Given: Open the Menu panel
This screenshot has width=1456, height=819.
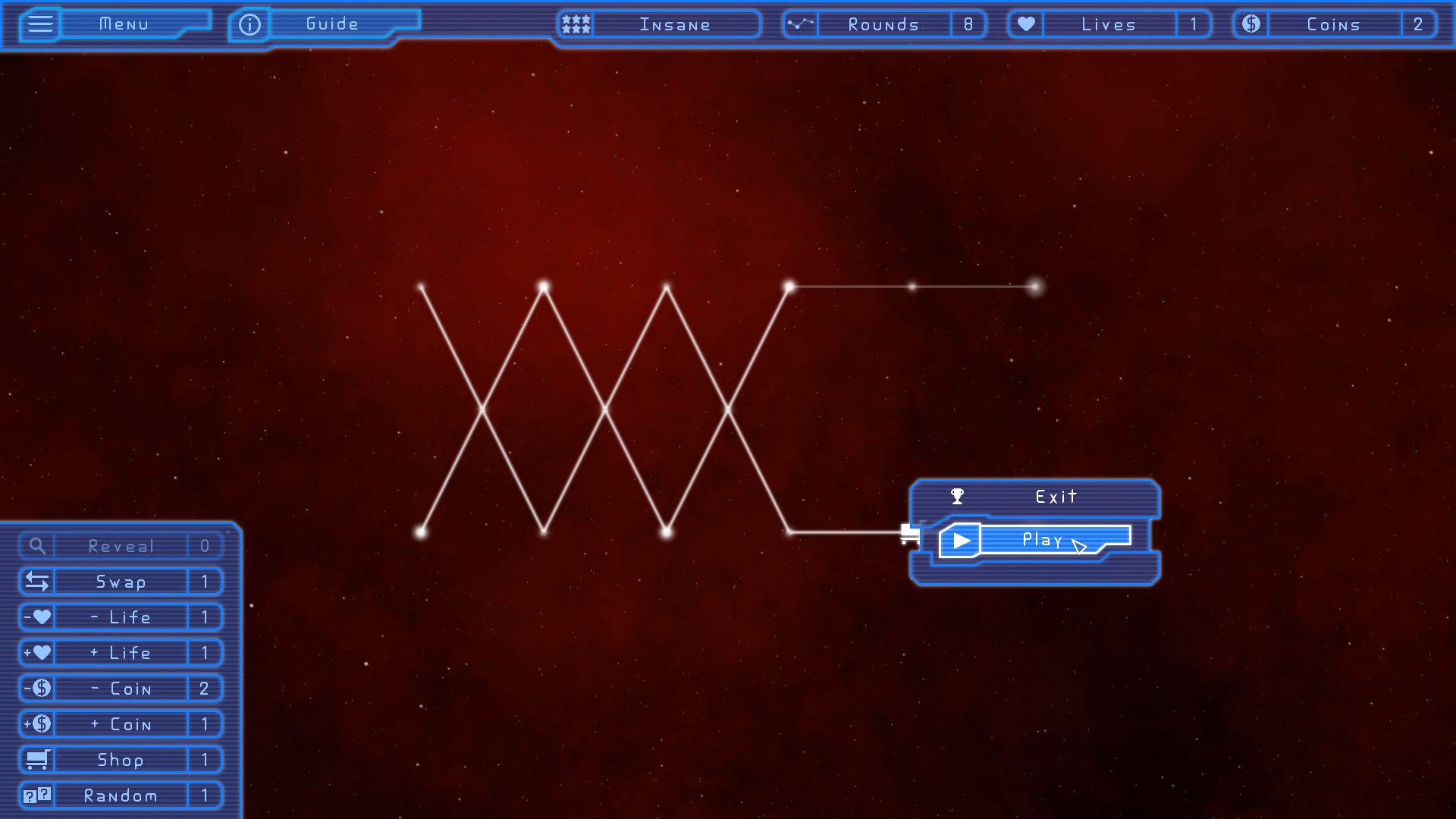Looking at the screenshot, I should coord(125,24).
